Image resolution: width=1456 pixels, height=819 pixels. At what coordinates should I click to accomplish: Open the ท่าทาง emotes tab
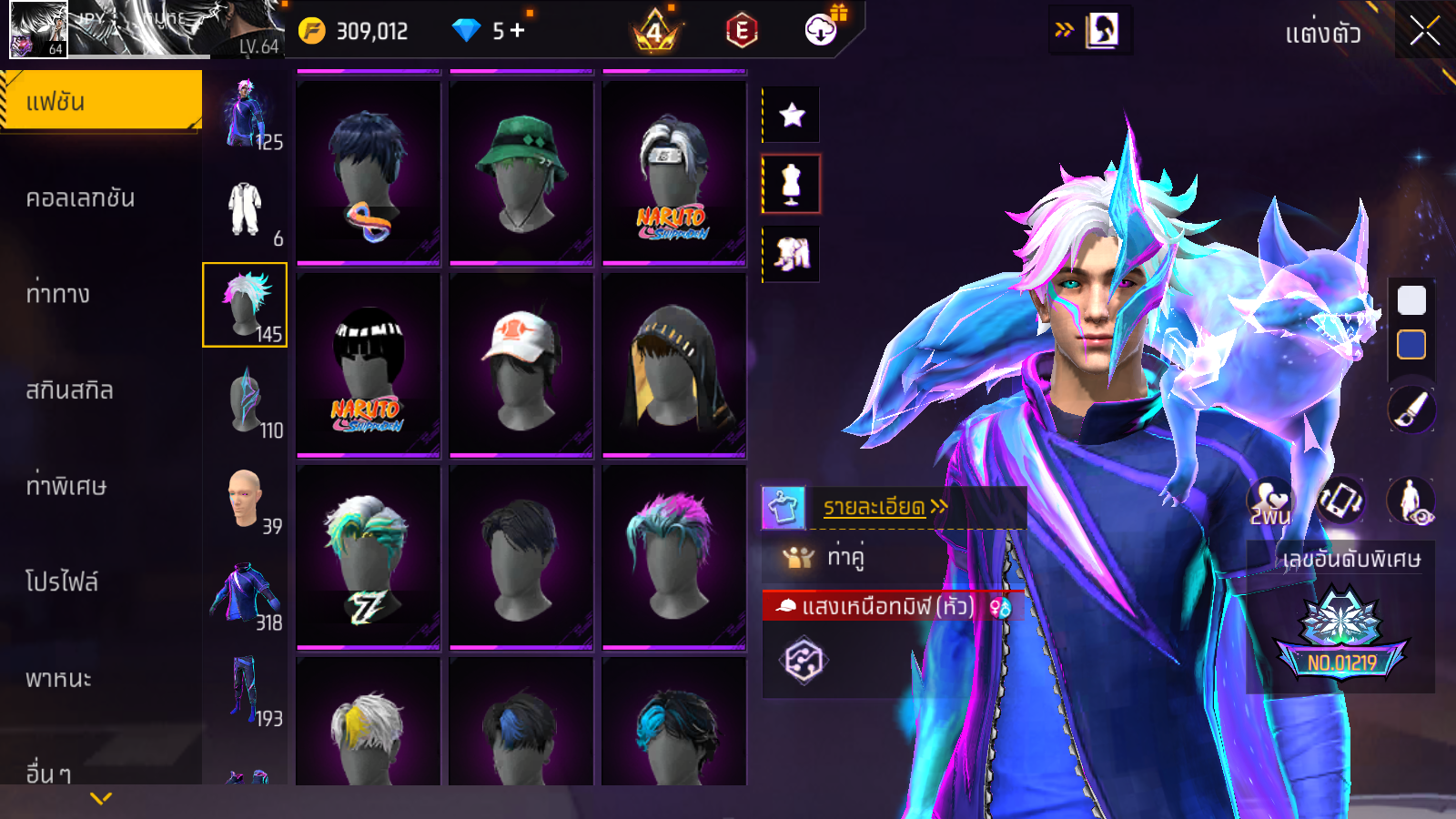[x=58, y=294]
